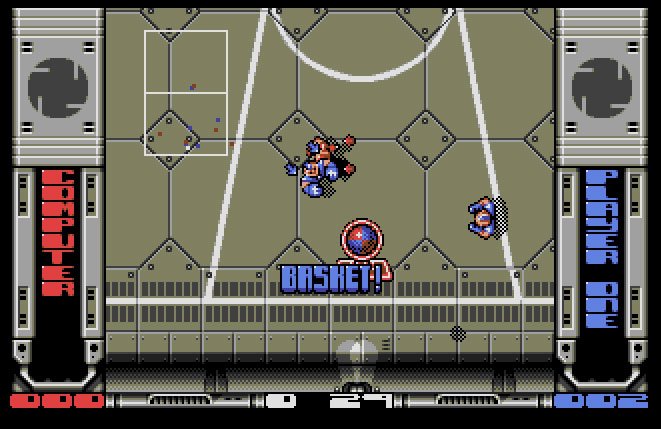Click the pitch radar minimap overlay
This screenshot has width=661, height=429.
point(186,93)
